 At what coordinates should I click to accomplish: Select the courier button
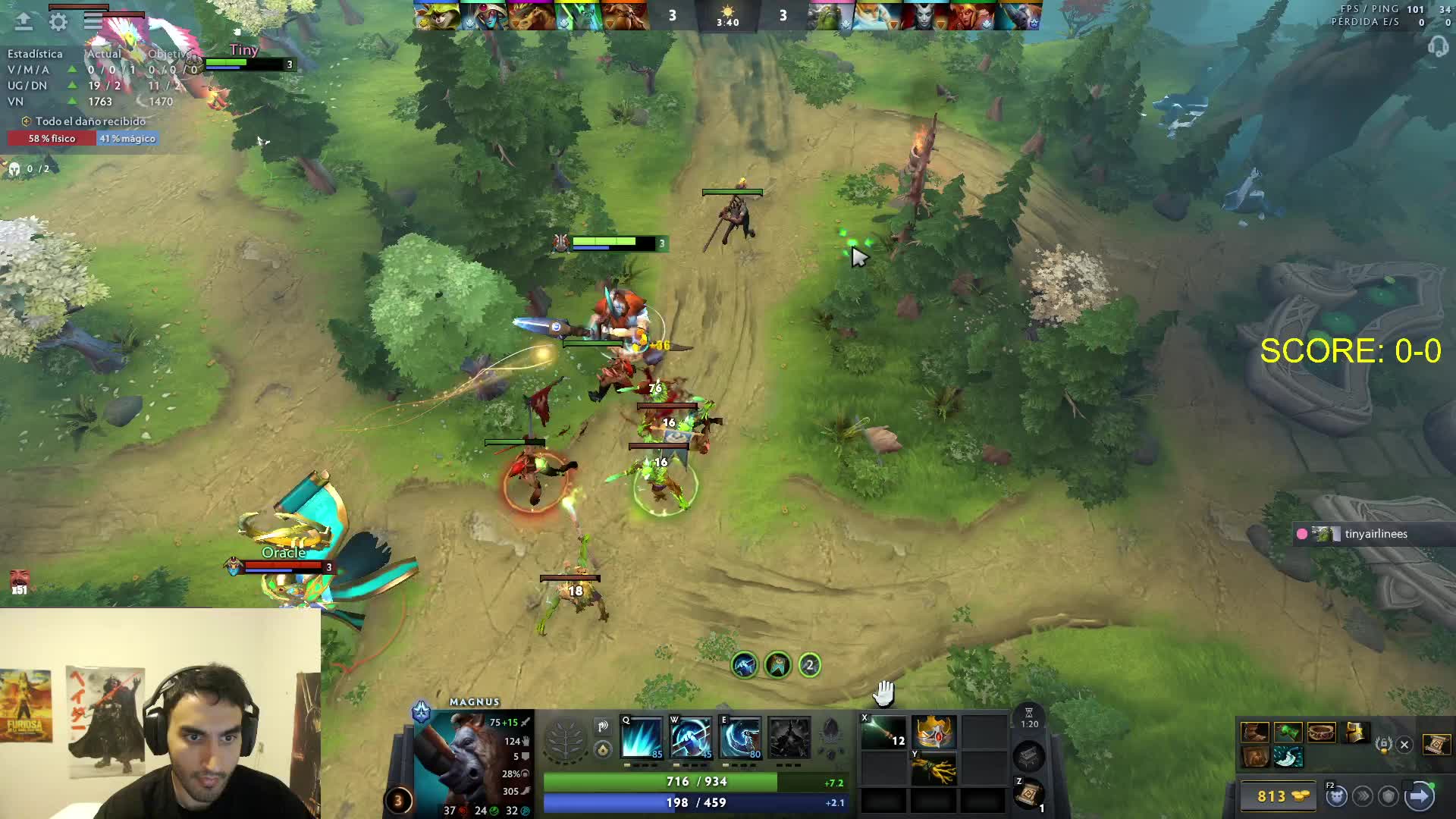pos(1336,795)
